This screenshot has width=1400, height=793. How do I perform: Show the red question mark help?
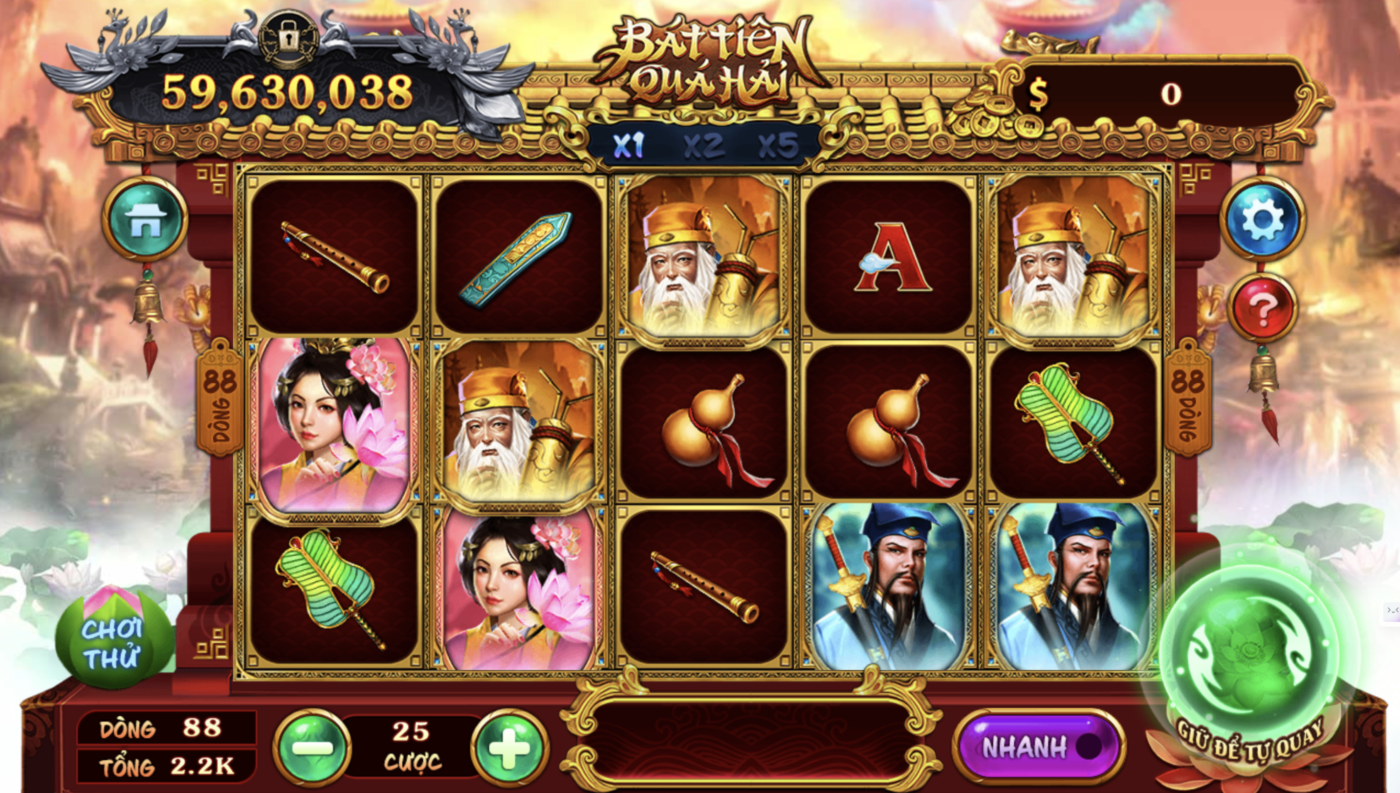[1262, 308]
